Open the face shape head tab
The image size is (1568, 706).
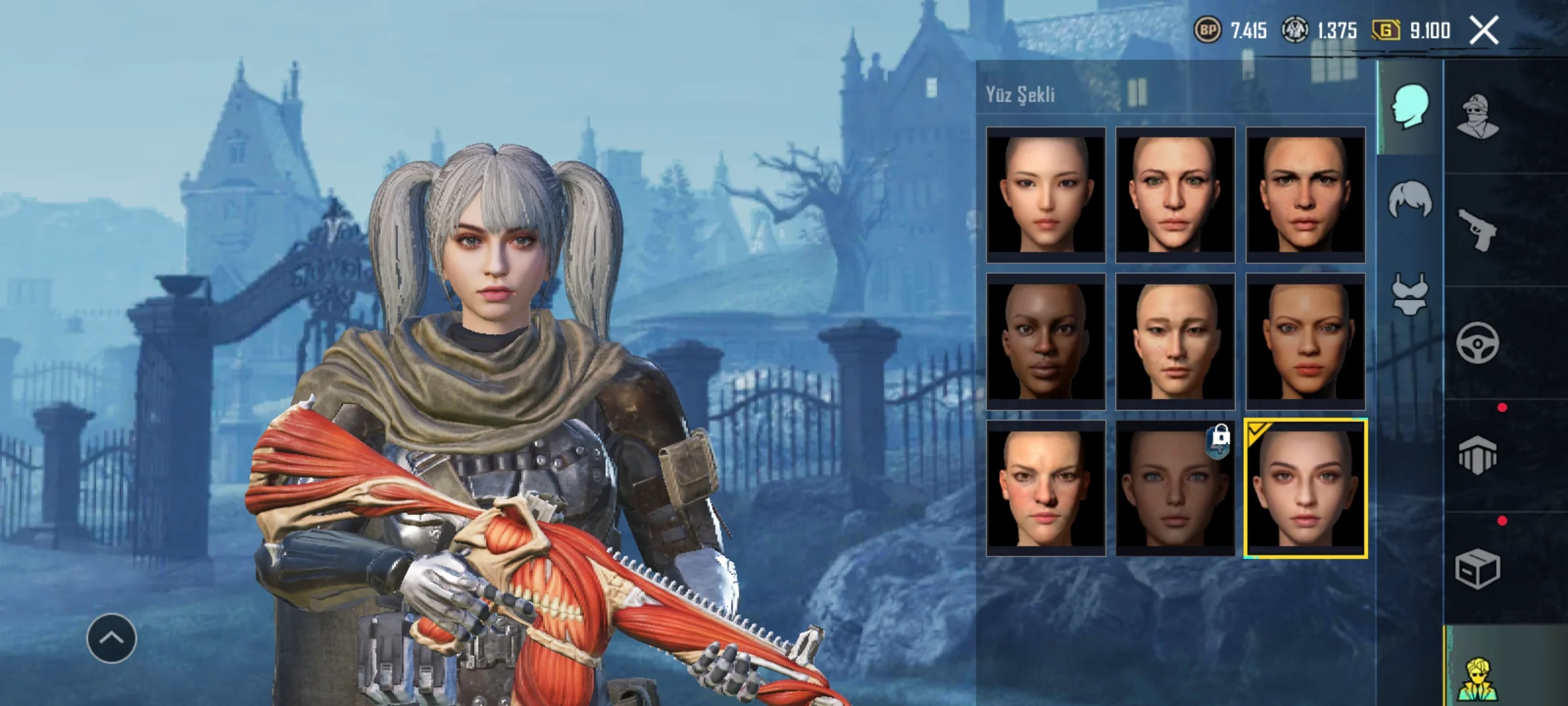[1410, 107]
